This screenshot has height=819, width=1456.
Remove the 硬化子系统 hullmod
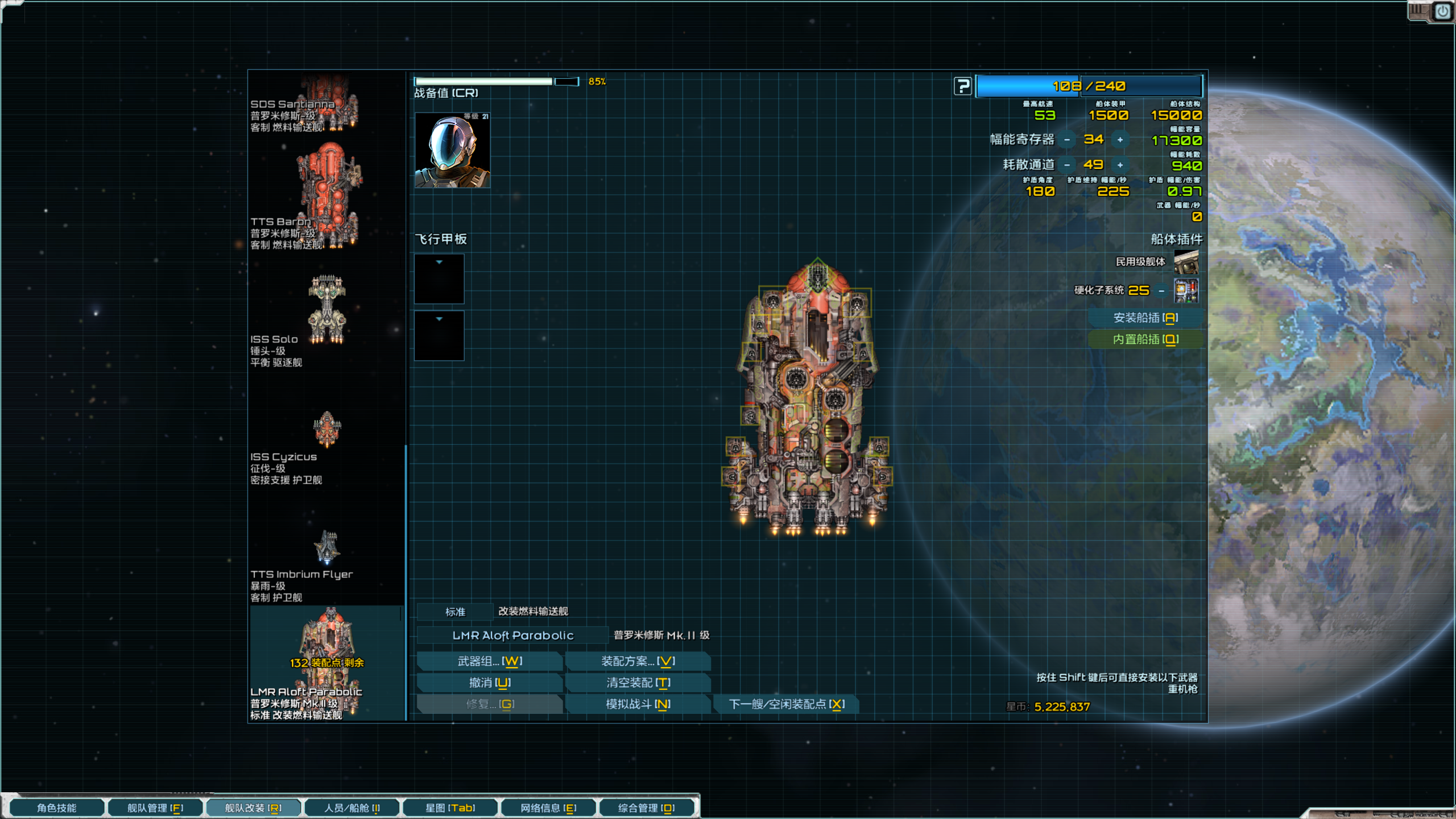[1161, 291]
